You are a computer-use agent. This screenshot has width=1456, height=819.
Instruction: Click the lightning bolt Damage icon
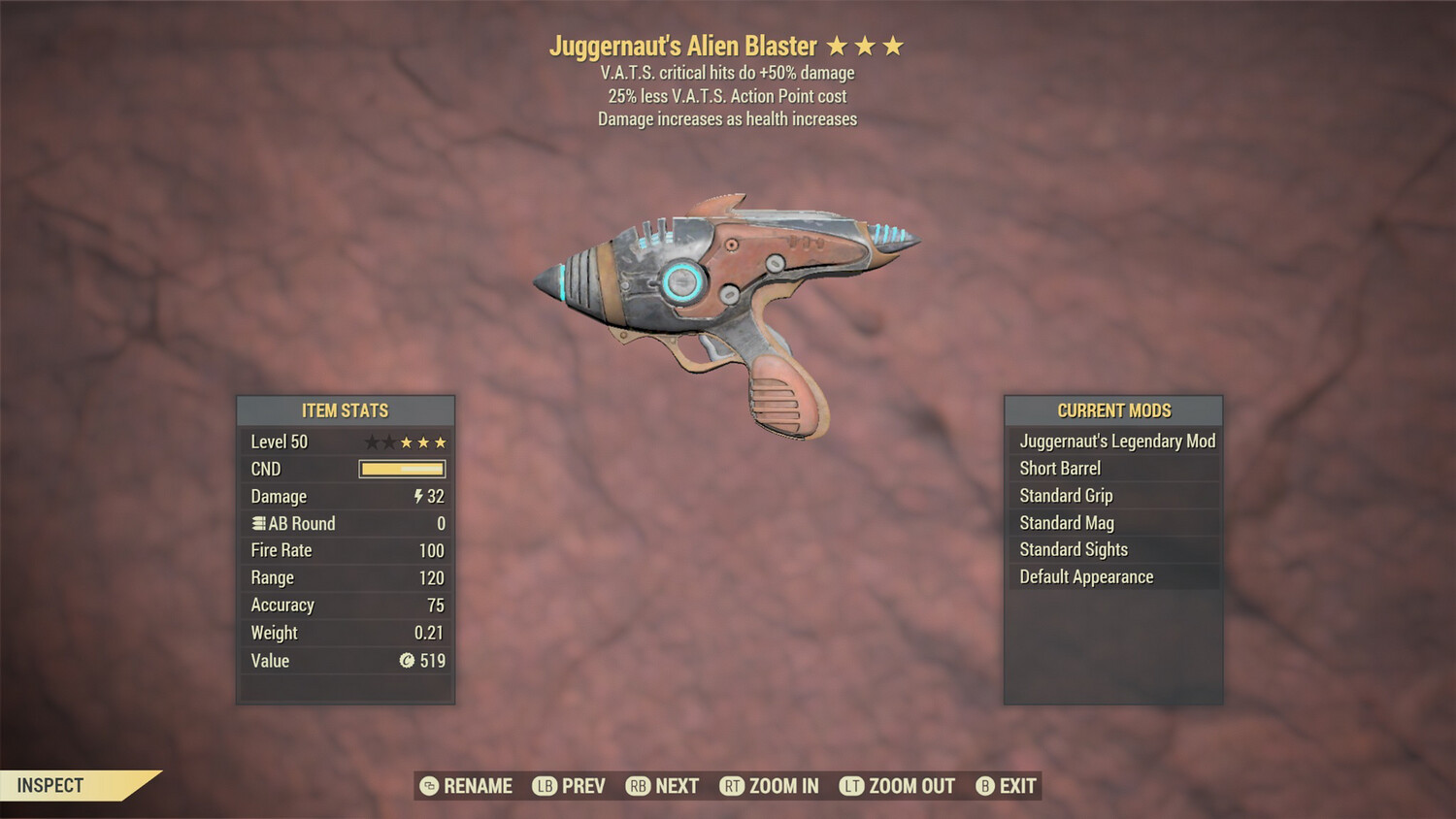tap(417, 497)
